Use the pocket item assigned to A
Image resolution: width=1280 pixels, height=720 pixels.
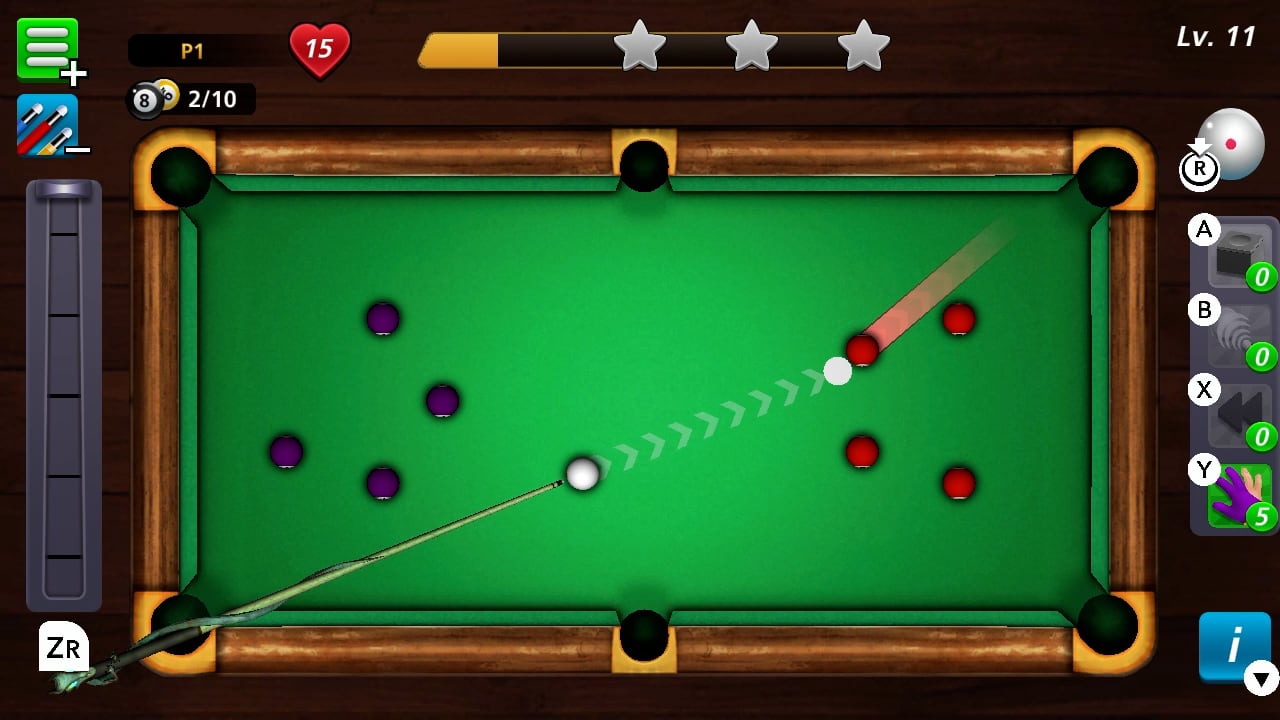coord(1235,253)
